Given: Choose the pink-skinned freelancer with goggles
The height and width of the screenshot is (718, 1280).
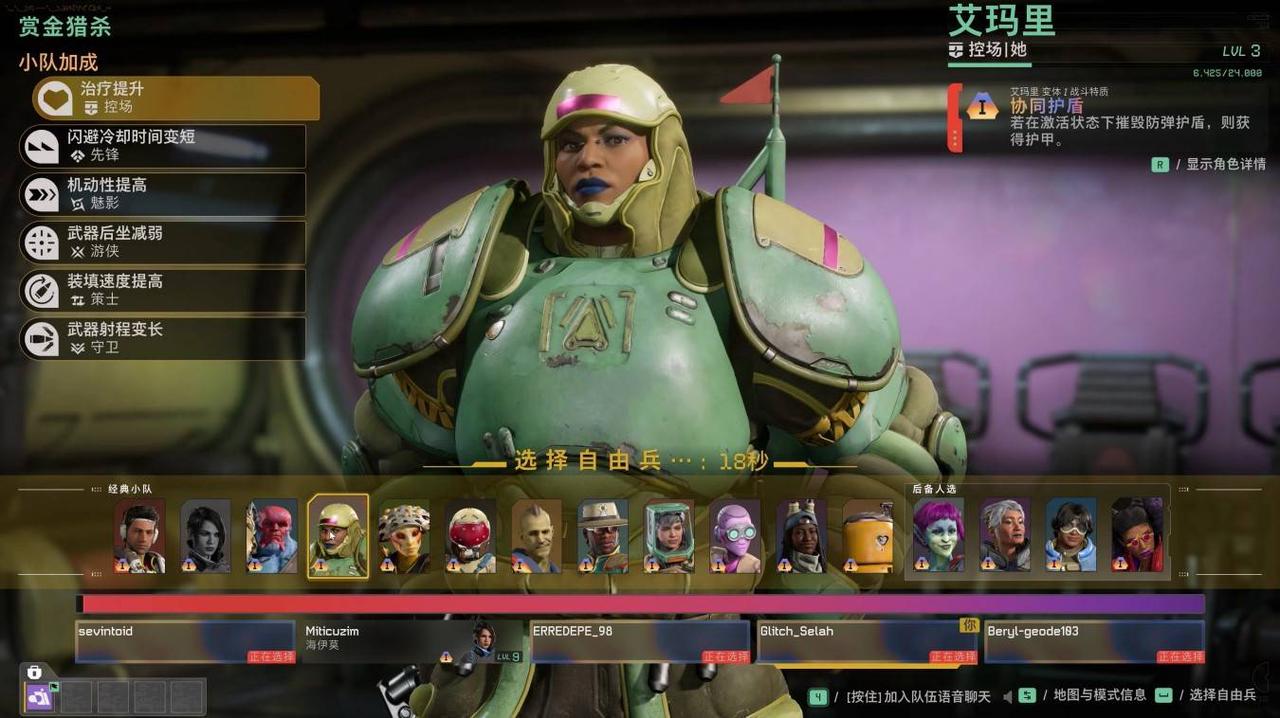Looking at the screenshot, I should click(x=735, y=536).
